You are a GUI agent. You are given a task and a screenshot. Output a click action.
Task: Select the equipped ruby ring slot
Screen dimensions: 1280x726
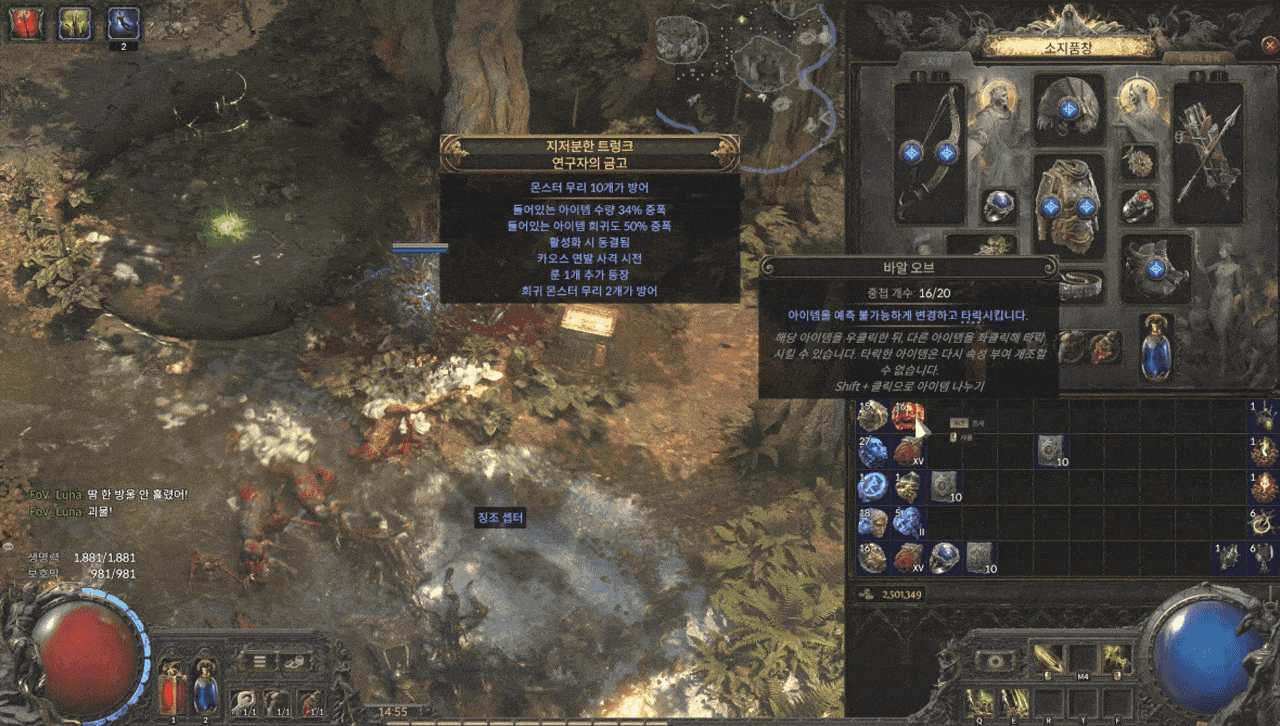click(1138, 206)
